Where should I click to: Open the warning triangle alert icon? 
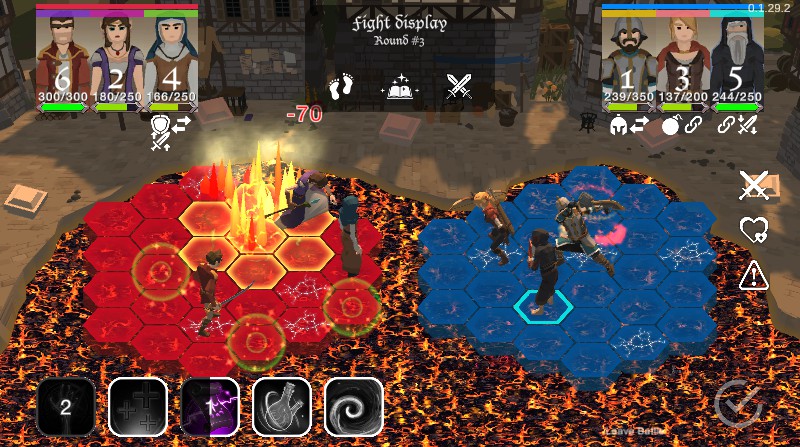753,275
